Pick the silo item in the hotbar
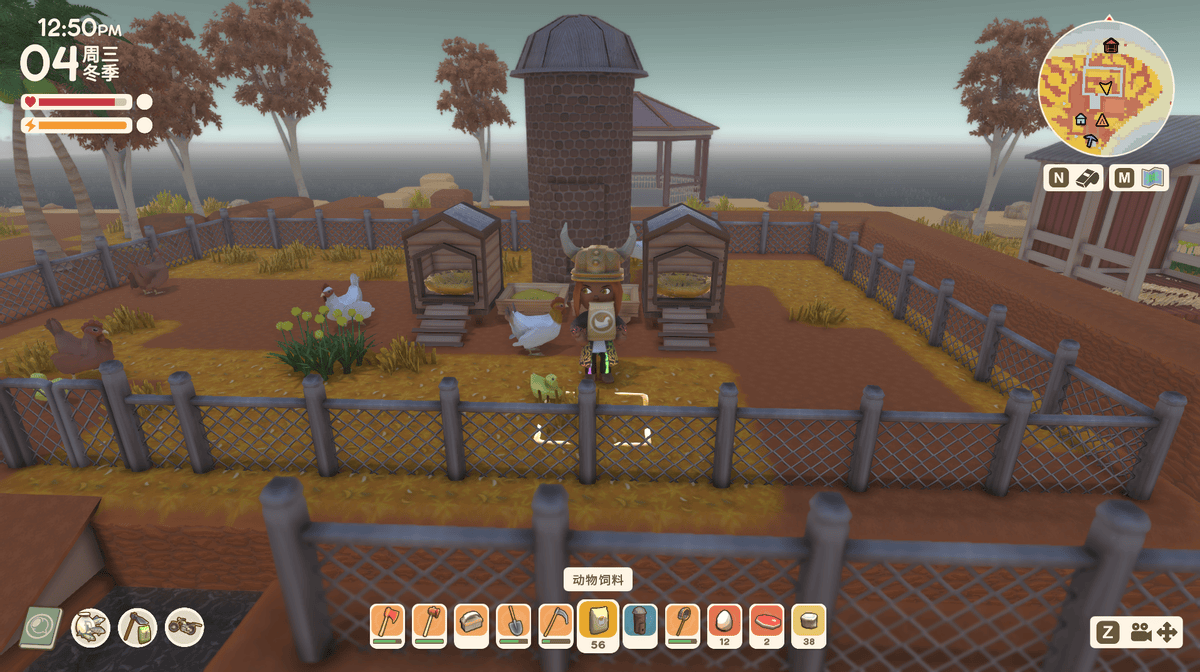This screenshot has height=672, width=1200. 640,621
